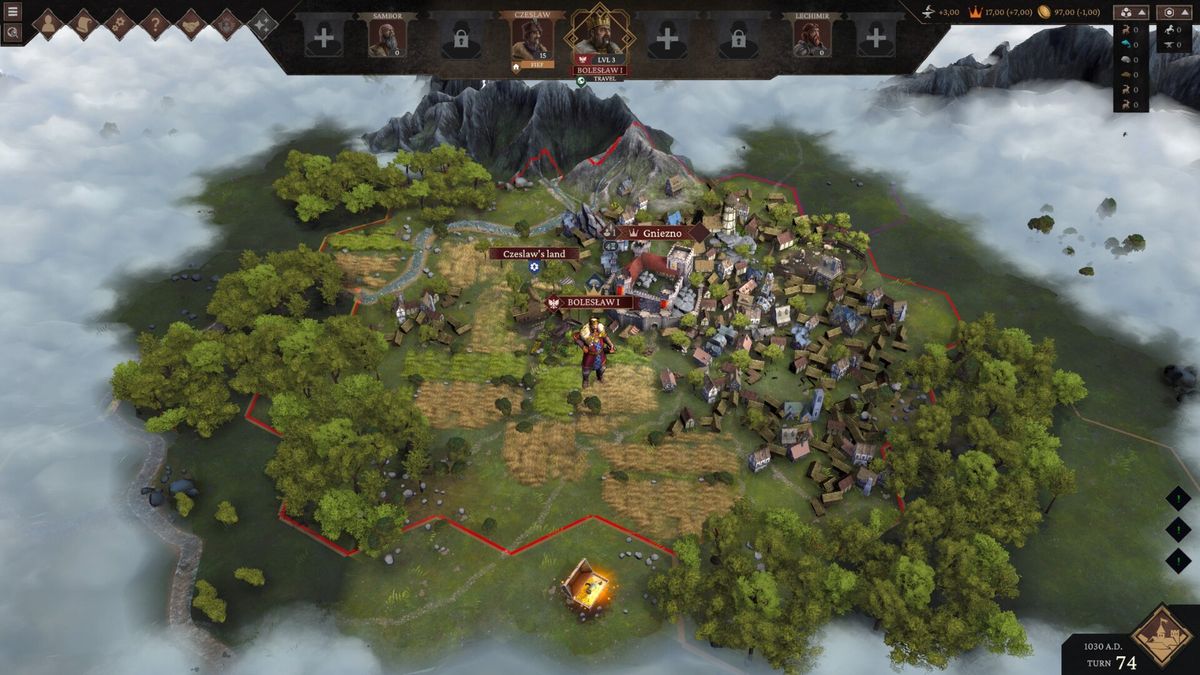Open the handshake diplomacy icon
Viewport: 1200px width, 675px height.
coord(191,24)
